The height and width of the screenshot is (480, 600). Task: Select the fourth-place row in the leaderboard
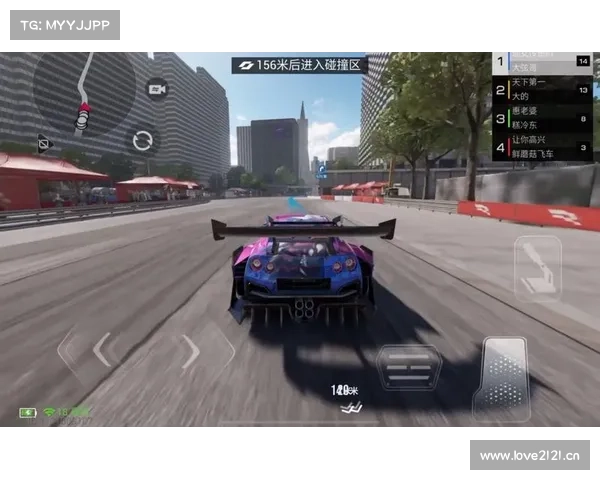[x=542, y=148]
